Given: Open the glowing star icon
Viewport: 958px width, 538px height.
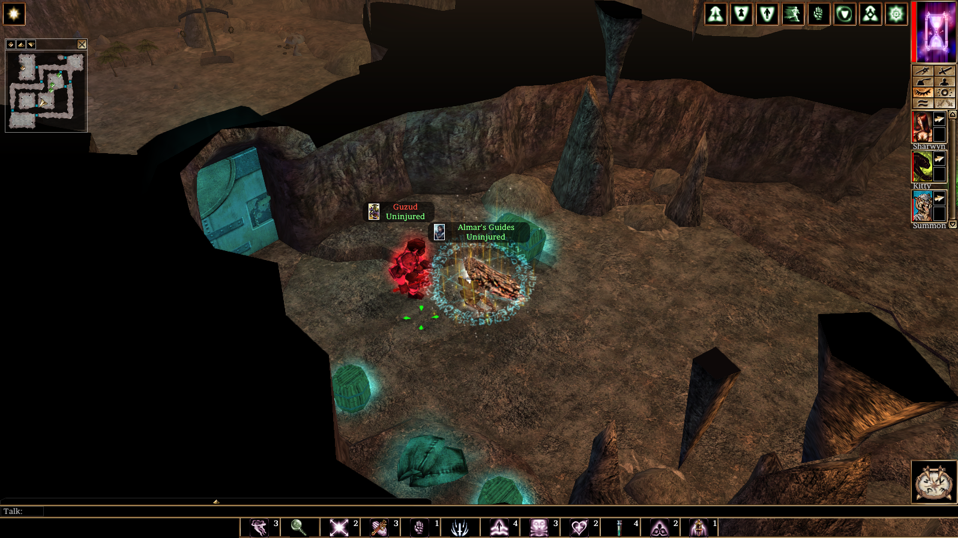Looking at the screenshot, I should pyautogui.click(x=14, y=13).
